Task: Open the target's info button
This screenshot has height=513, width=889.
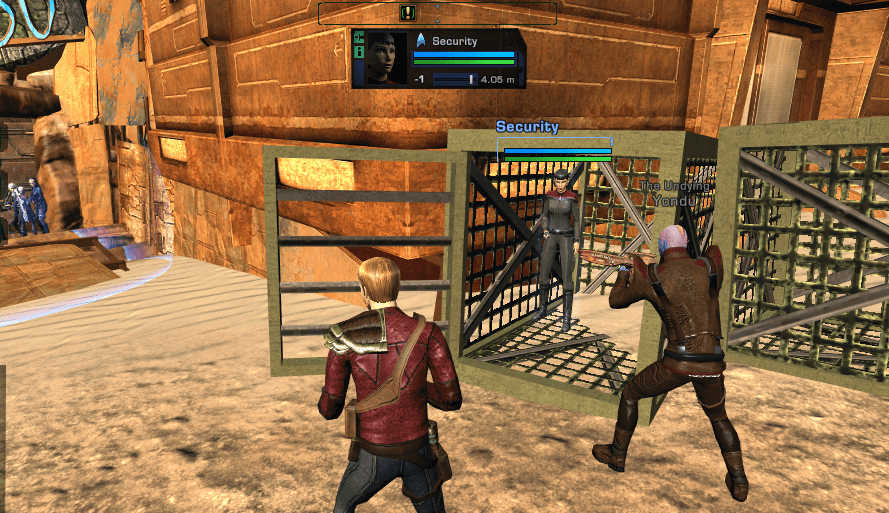Action: [359, 52]
